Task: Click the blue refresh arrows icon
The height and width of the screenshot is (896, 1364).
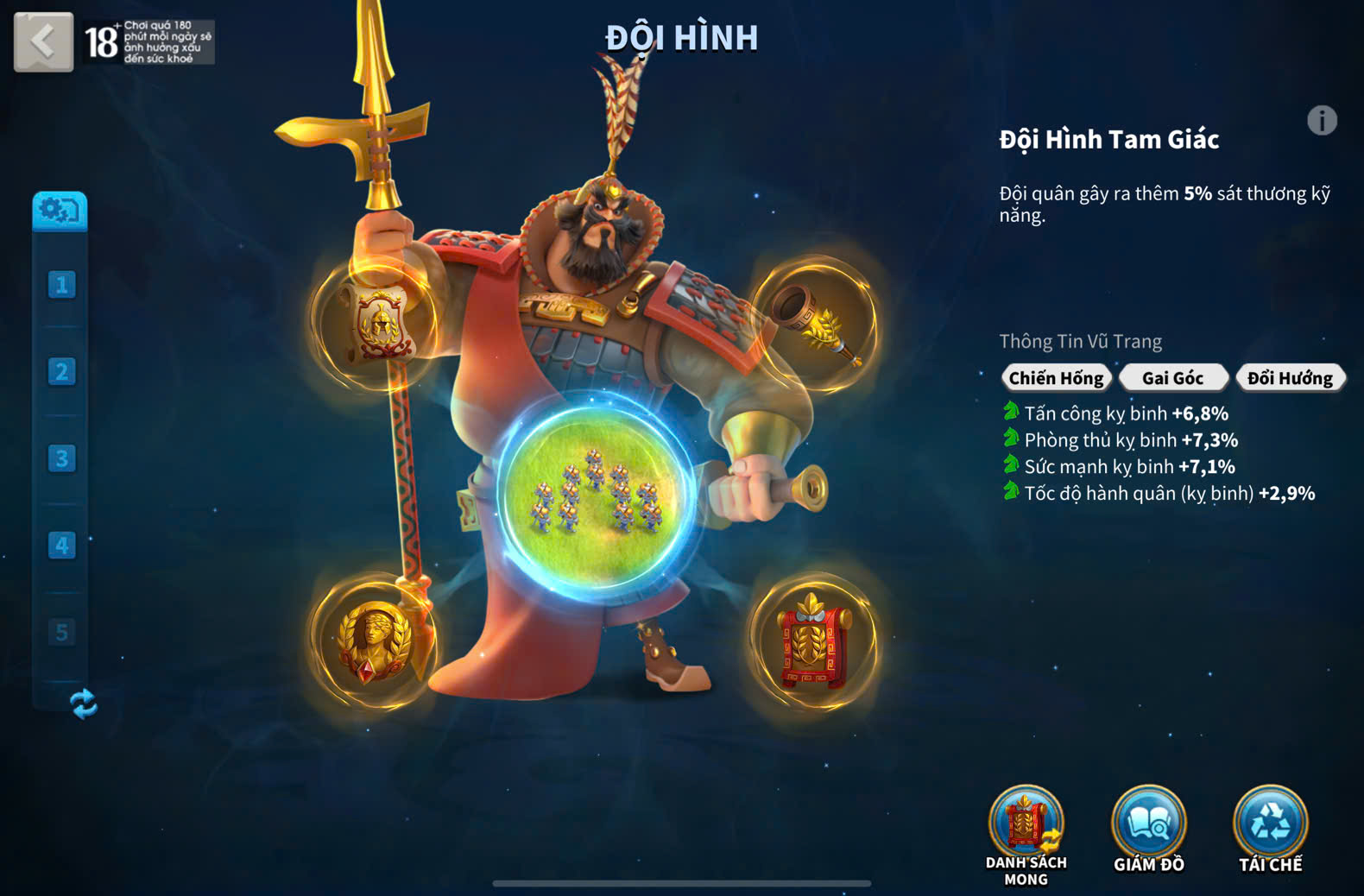Action: 83,704
